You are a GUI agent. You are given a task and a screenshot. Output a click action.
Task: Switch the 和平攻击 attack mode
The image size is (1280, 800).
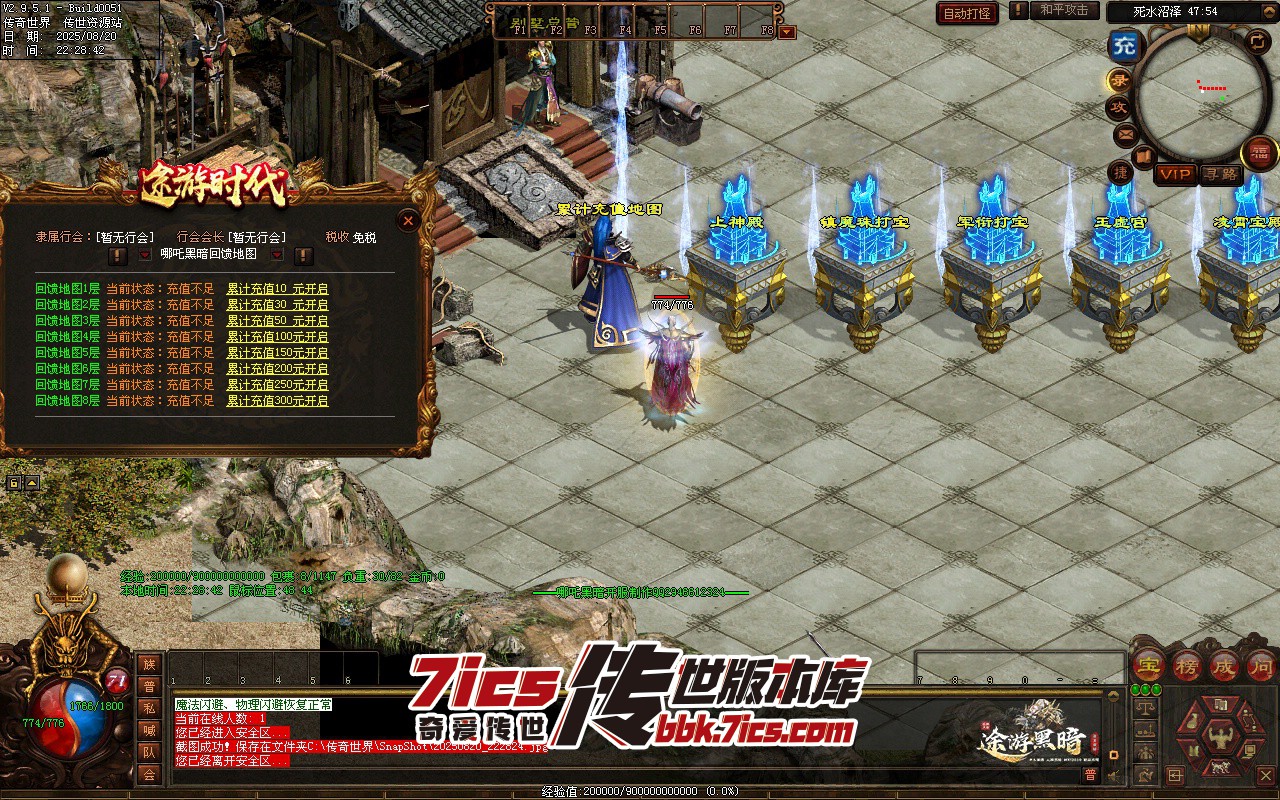(x=1063, y=11)
